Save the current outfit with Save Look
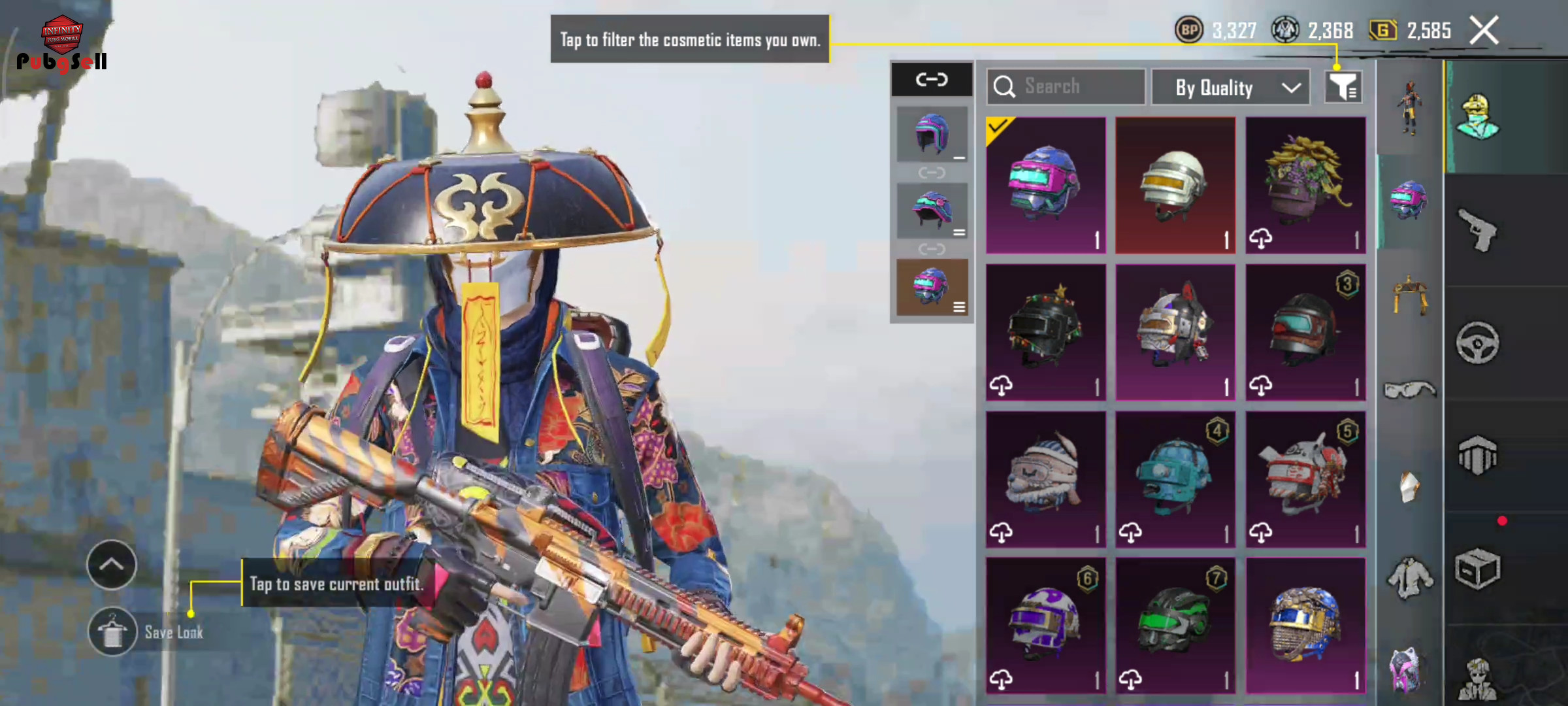 113,632
